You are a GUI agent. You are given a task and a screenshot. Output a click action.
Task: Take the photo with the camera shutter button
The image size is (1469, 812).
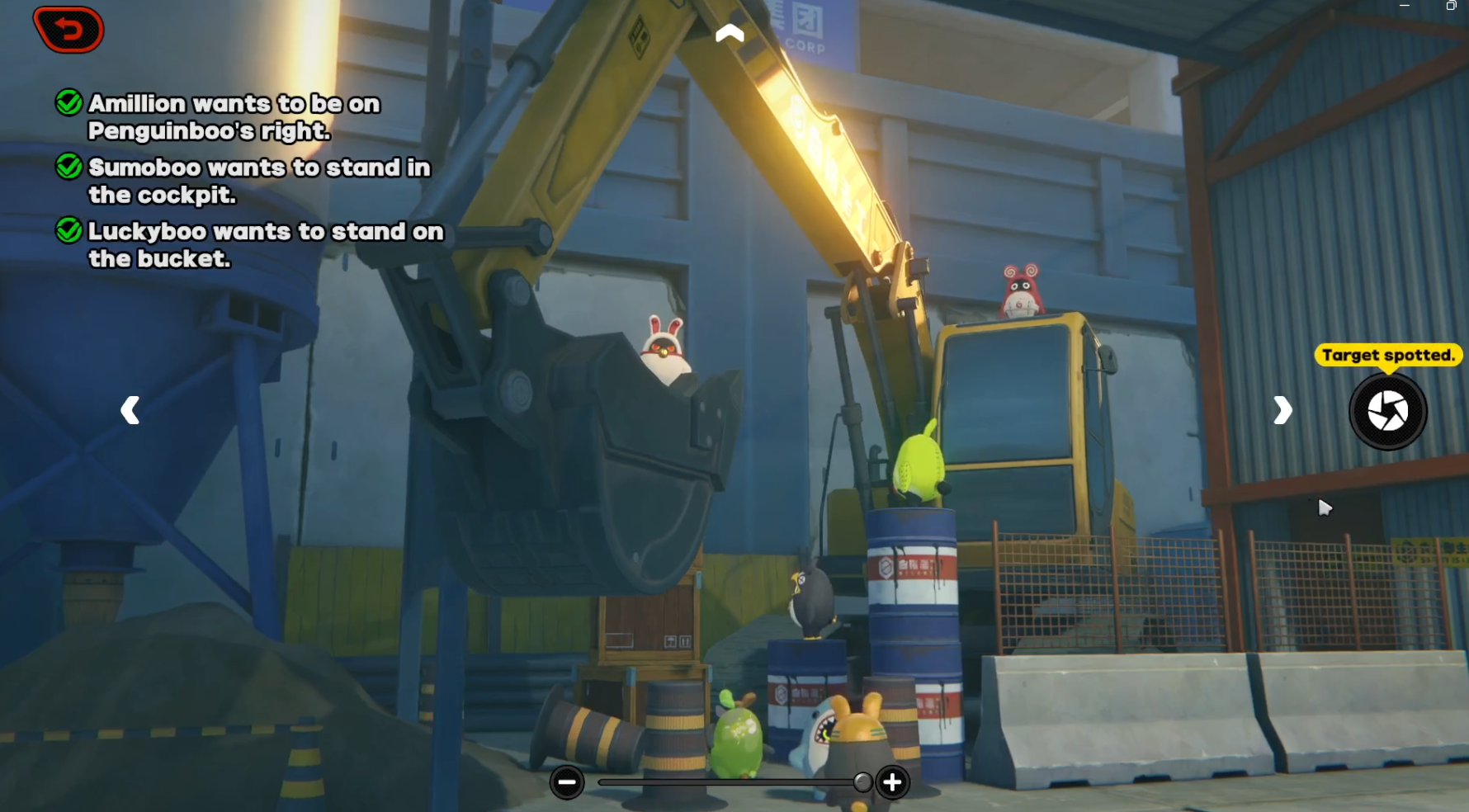(1387, 411)
